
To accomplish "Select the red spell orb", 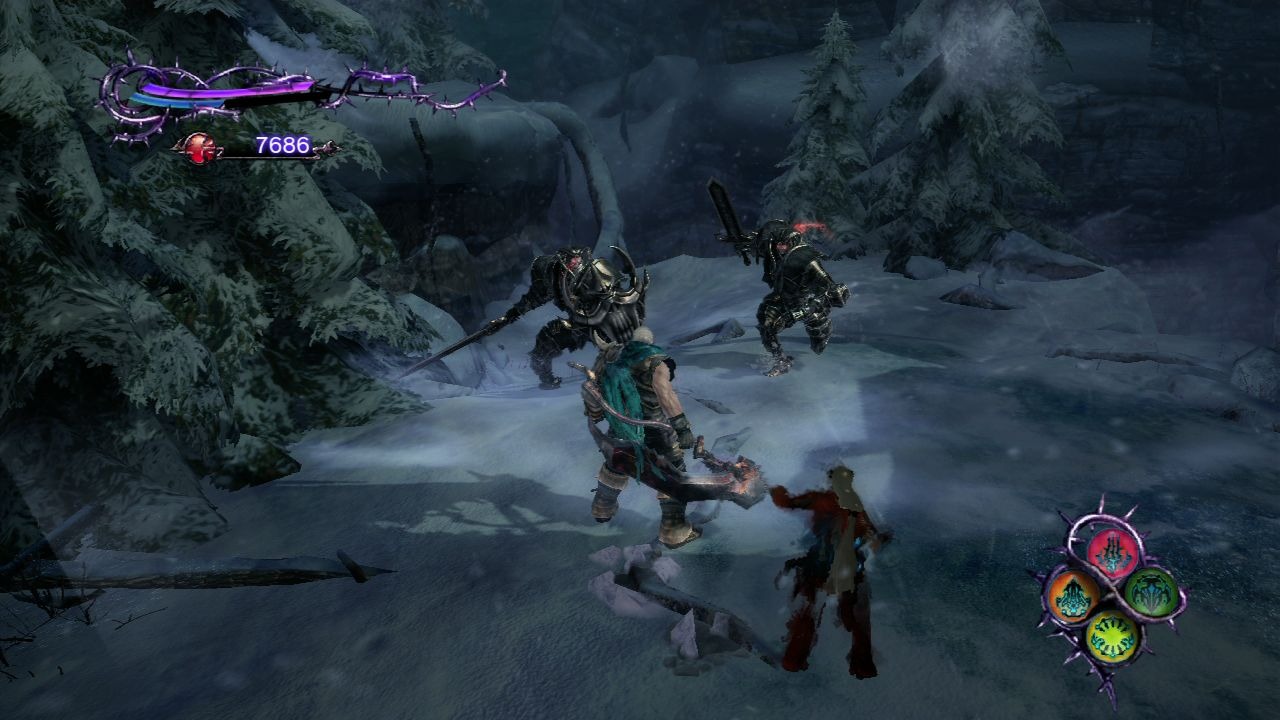I will (x=1112, y=552).
